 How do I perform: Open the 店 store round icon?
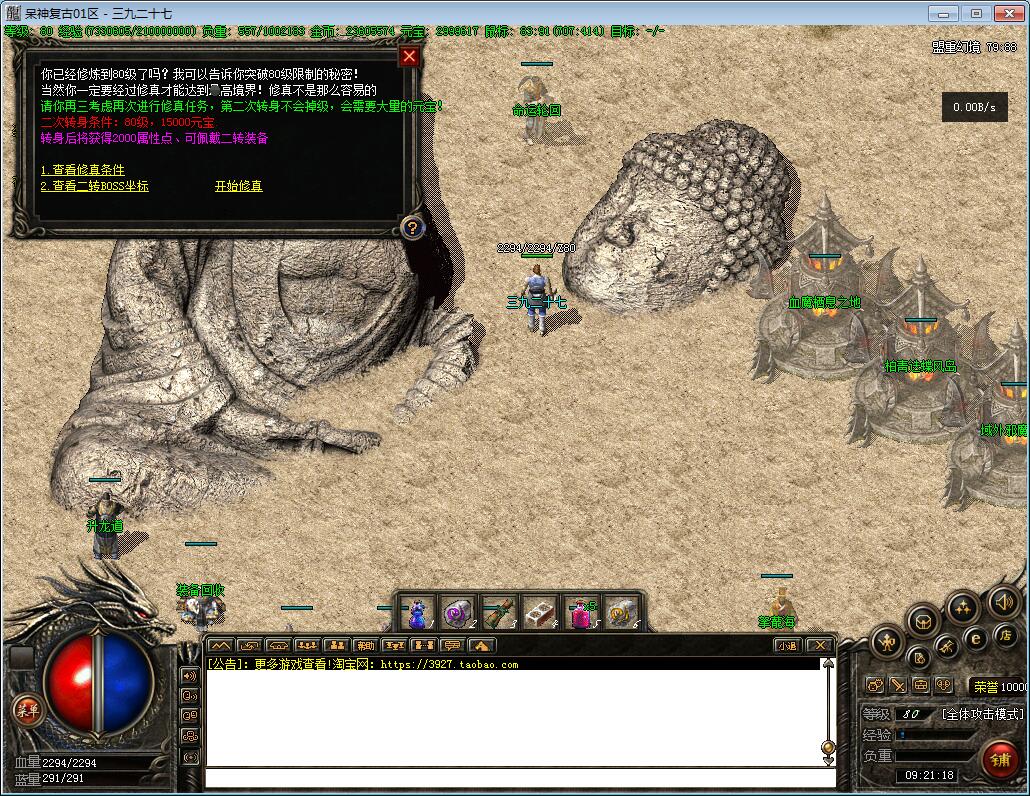tap(1006, 635)
